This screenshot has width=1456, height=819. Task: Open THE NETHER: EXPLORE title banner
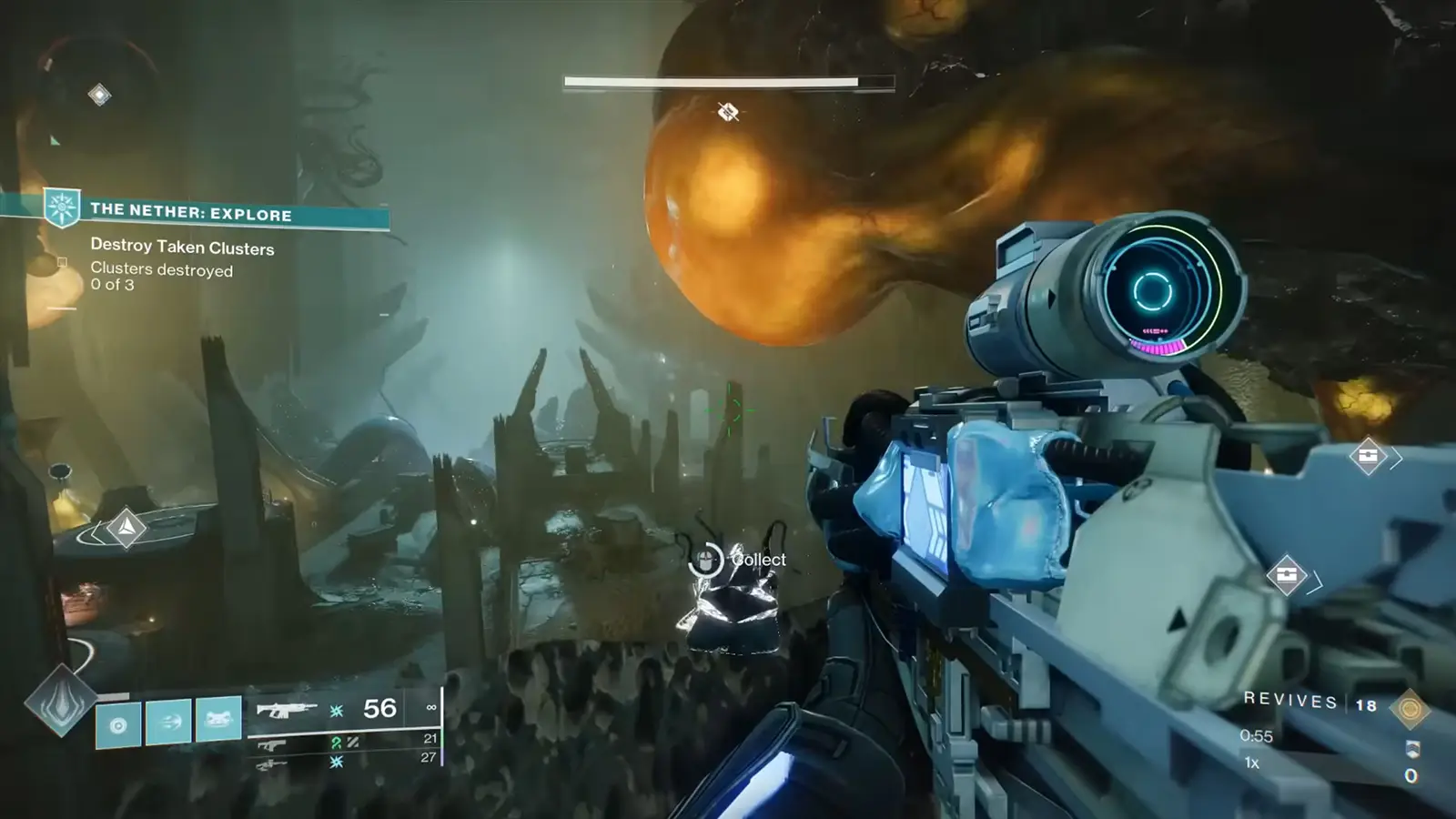(x=191, y=215)
